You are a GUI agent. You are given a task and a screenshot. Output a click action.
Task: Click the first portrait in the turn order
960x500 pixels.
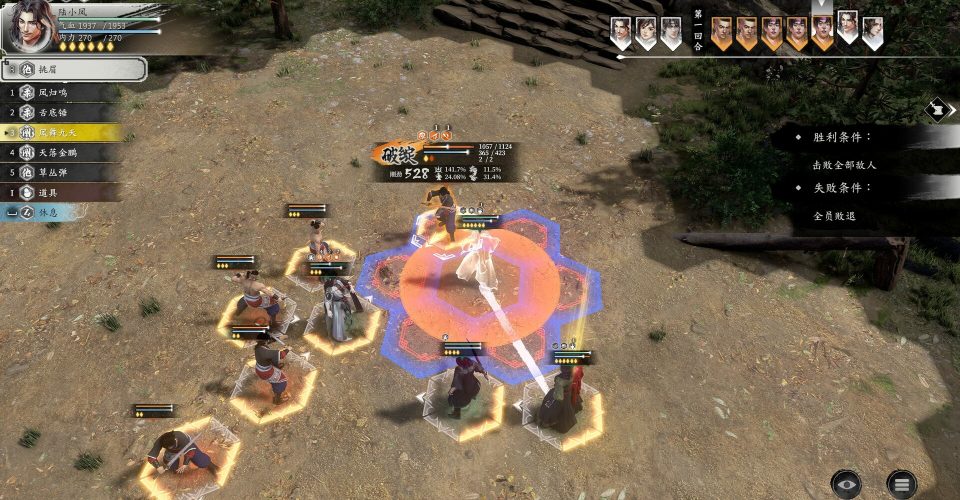[621, 32]
